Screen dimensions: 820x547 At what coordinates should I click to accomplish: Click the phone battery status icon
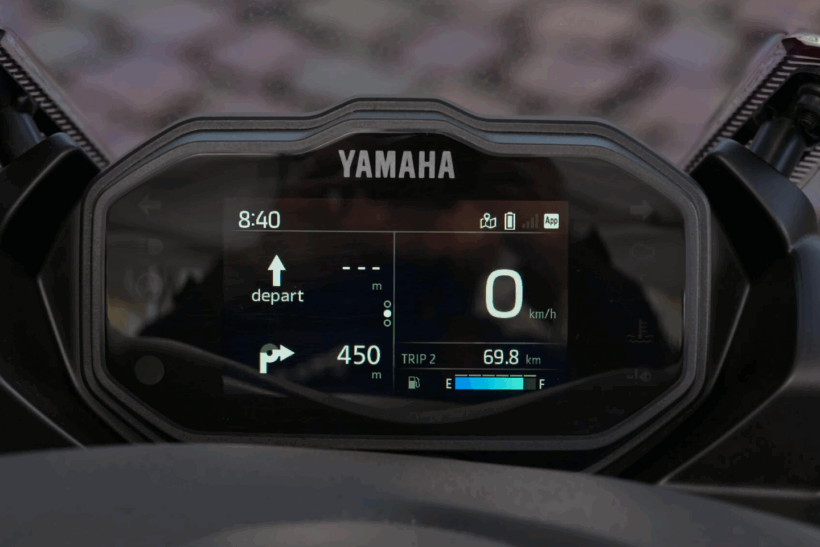pyautogui.click(x=509, y=221)
